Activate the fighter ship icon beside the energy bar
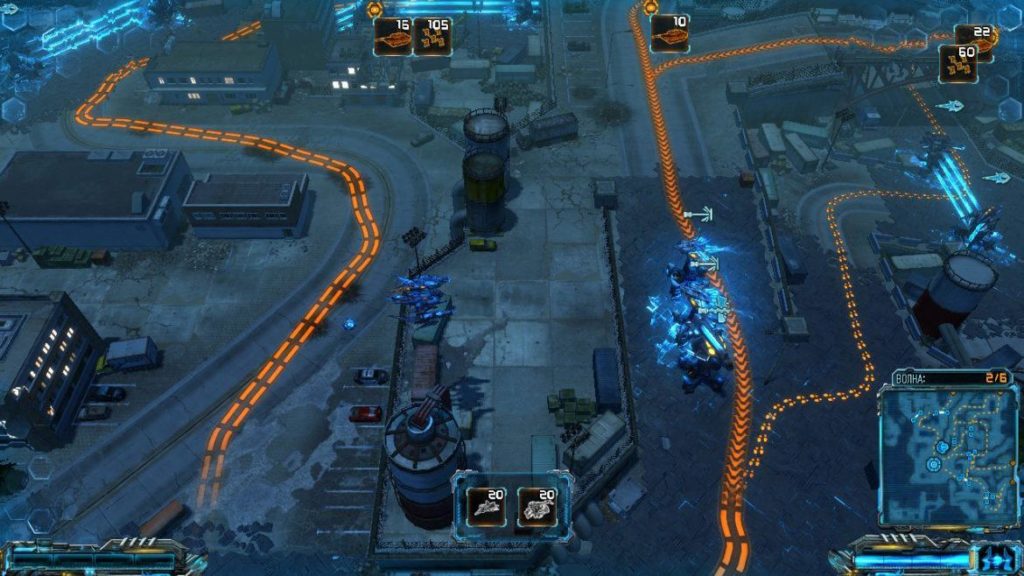The width and height of the screenshot is (1024, 576). click(x=996, y=560)
